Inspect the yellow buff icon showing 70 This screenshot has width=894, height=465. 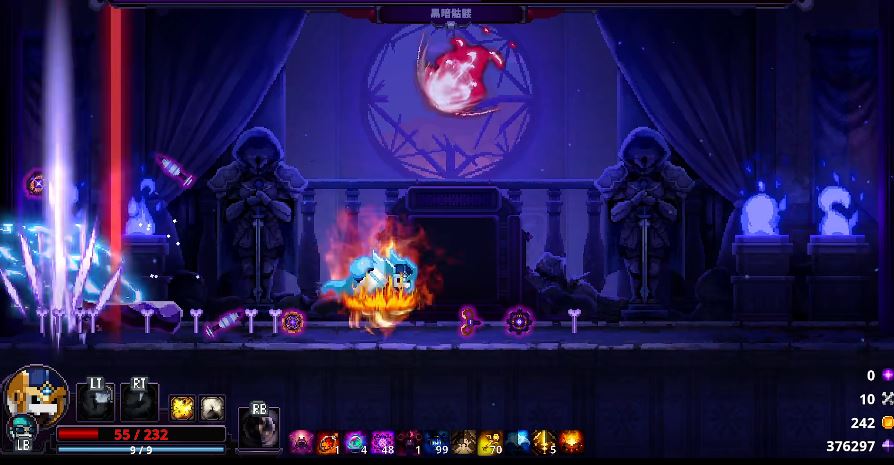pos(490,440)
